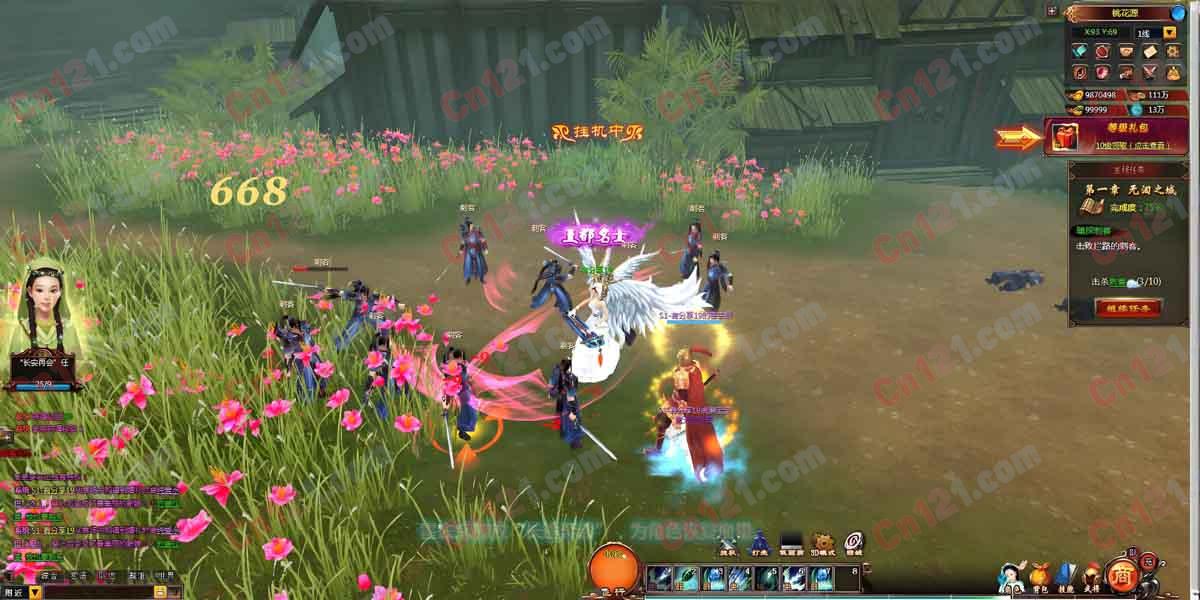Screen dimensions: 1200x600
Task: Click the 挂机 auto-battle crossed swords icon
Action: (x=728, y=543)
